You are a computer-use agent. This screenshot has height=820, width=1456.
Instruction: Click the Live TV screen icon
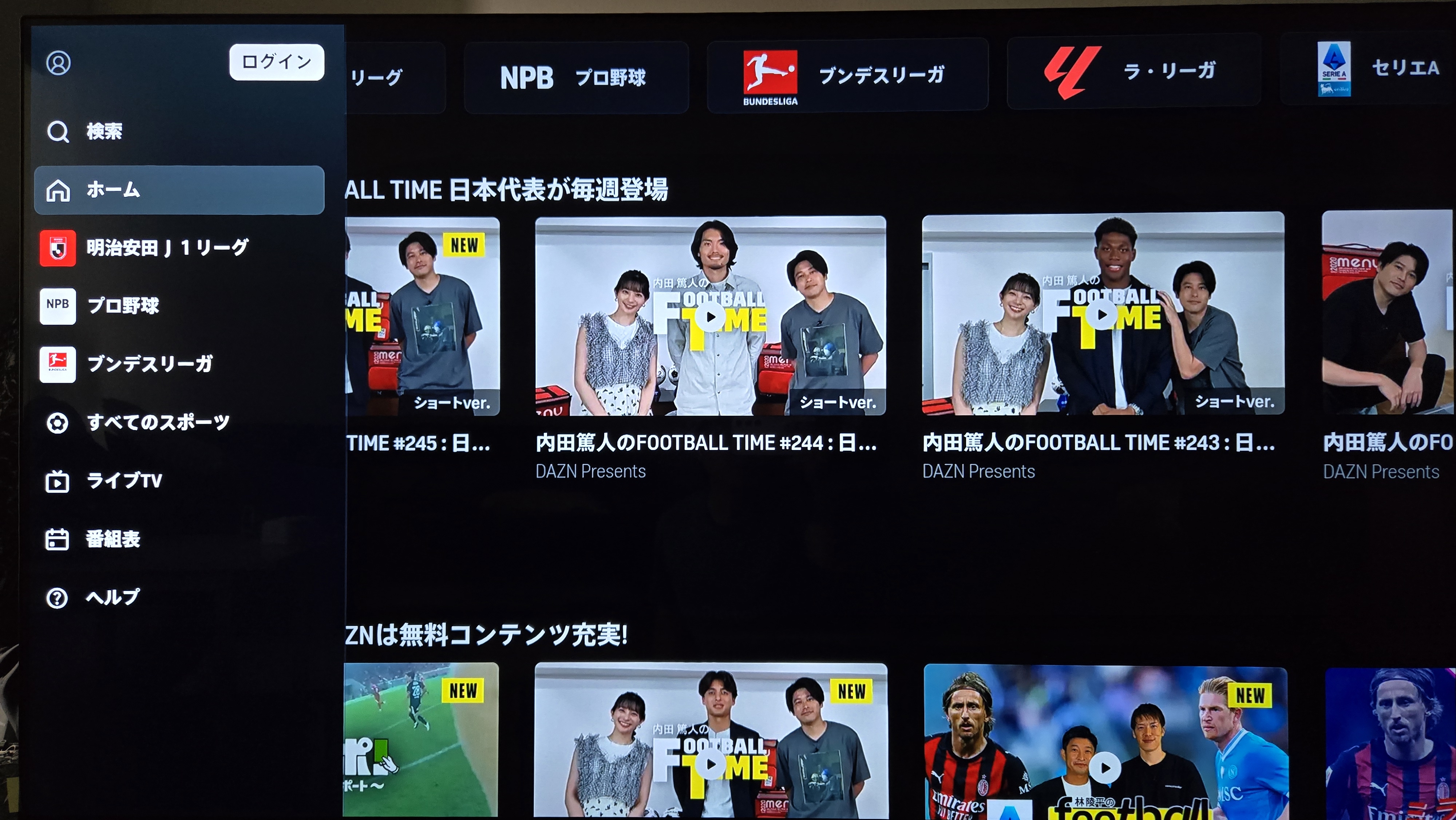[57, 481]
